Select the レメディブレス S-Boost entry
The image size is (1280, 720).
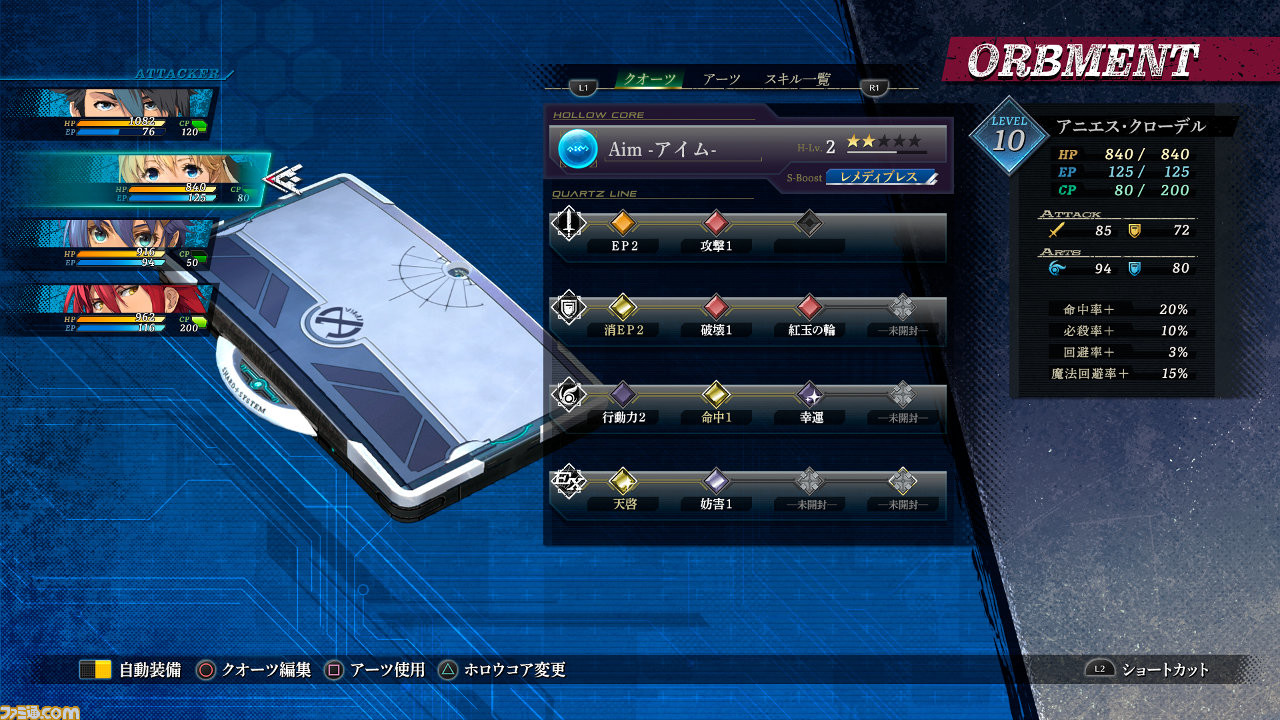coord(881,178)
